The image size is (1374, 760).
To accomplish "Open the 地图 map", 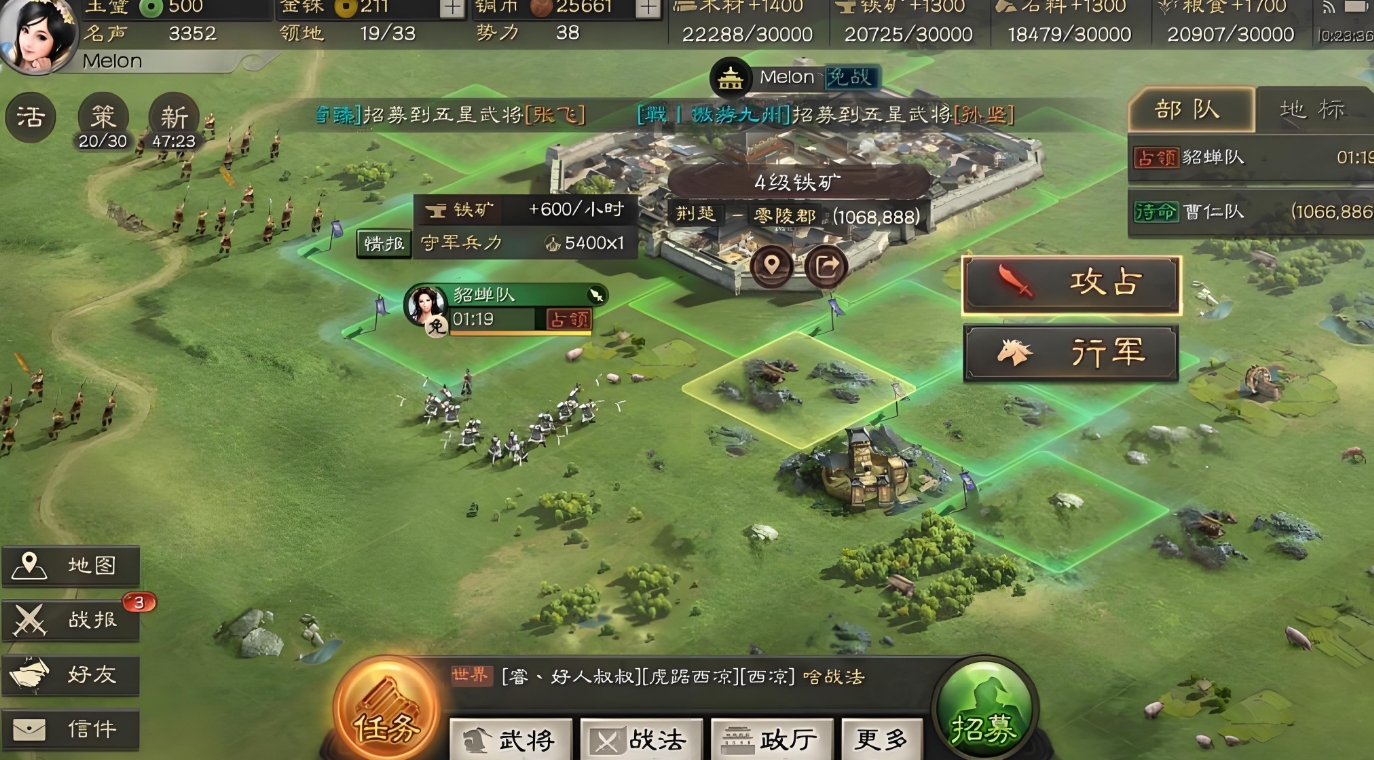I will (x=71, y=566).
